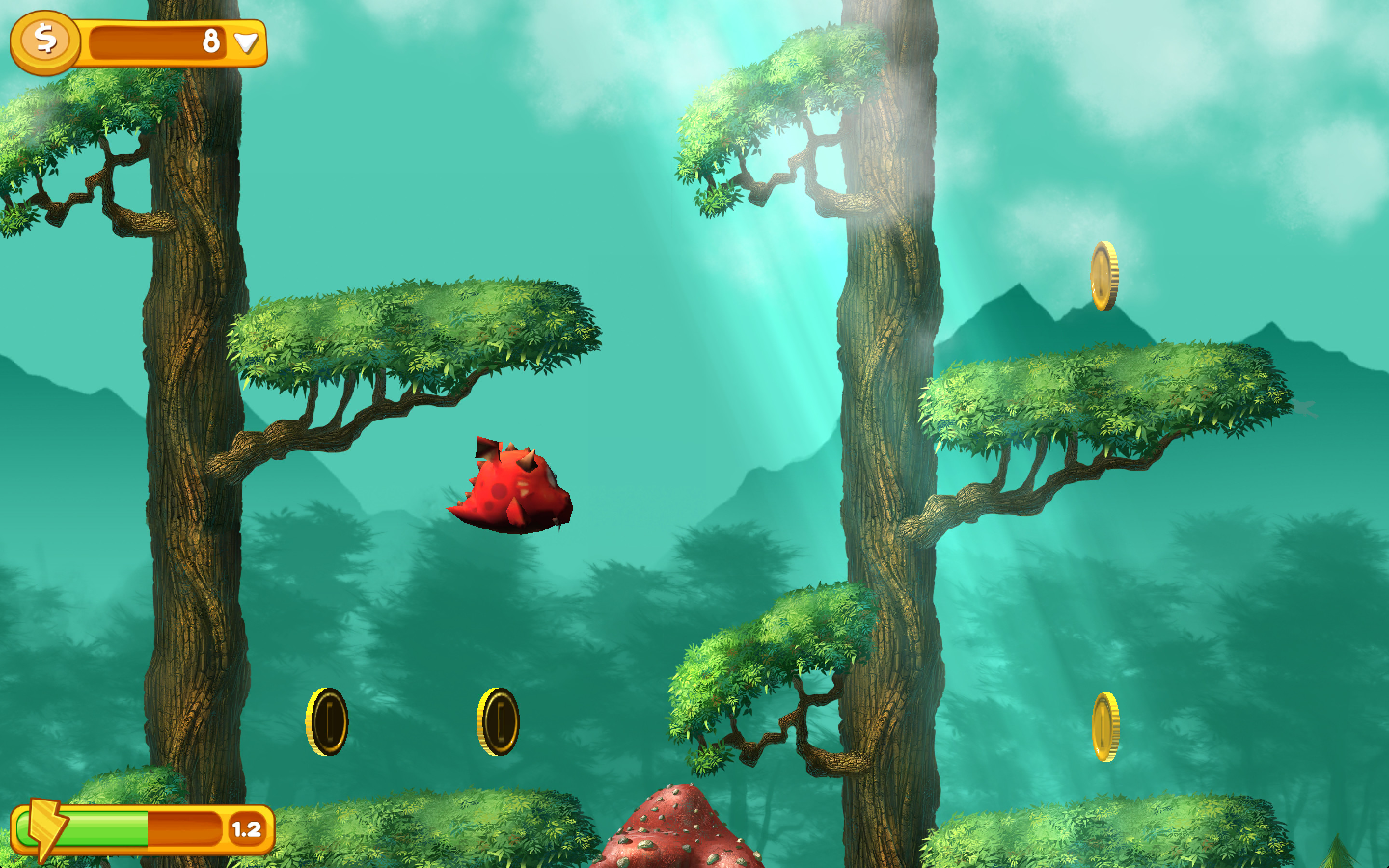Click the downward white triangle beside the coin total

246,42
